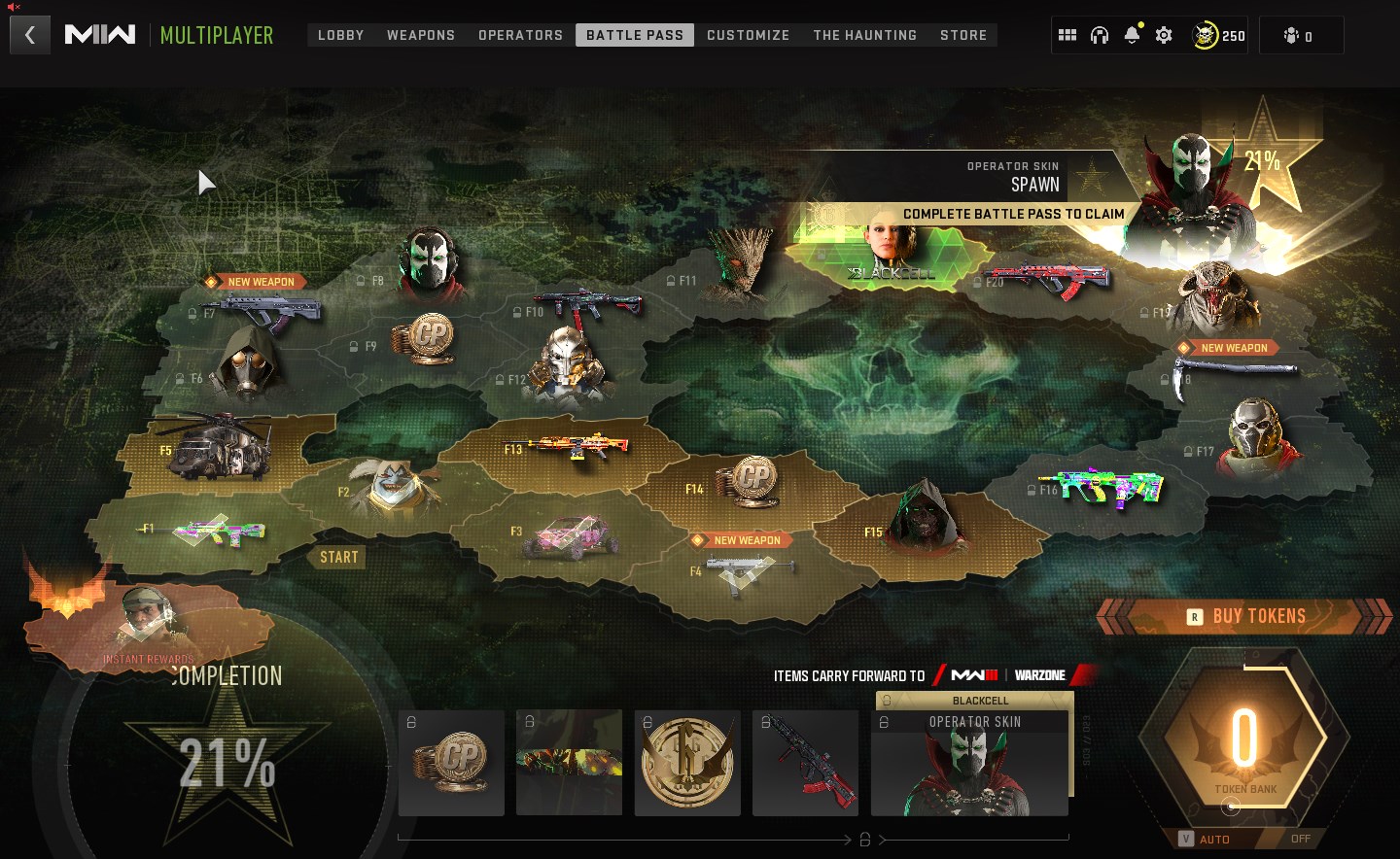
Task: Select sector F14 with the CP coins
Action: pyautogui.click(x=749, y=483)
